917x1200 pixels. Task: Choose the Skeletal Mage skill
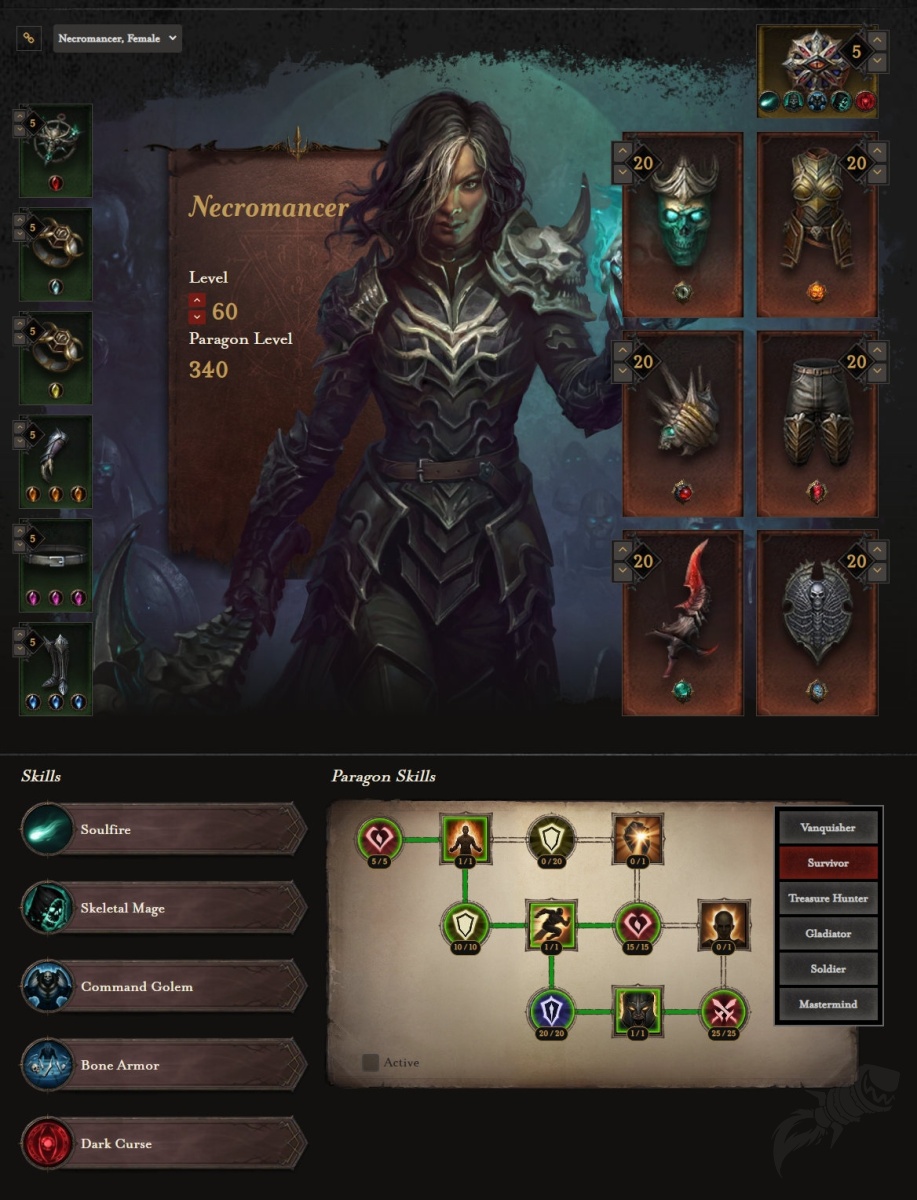pyautogui.click(x=164, y=908)
